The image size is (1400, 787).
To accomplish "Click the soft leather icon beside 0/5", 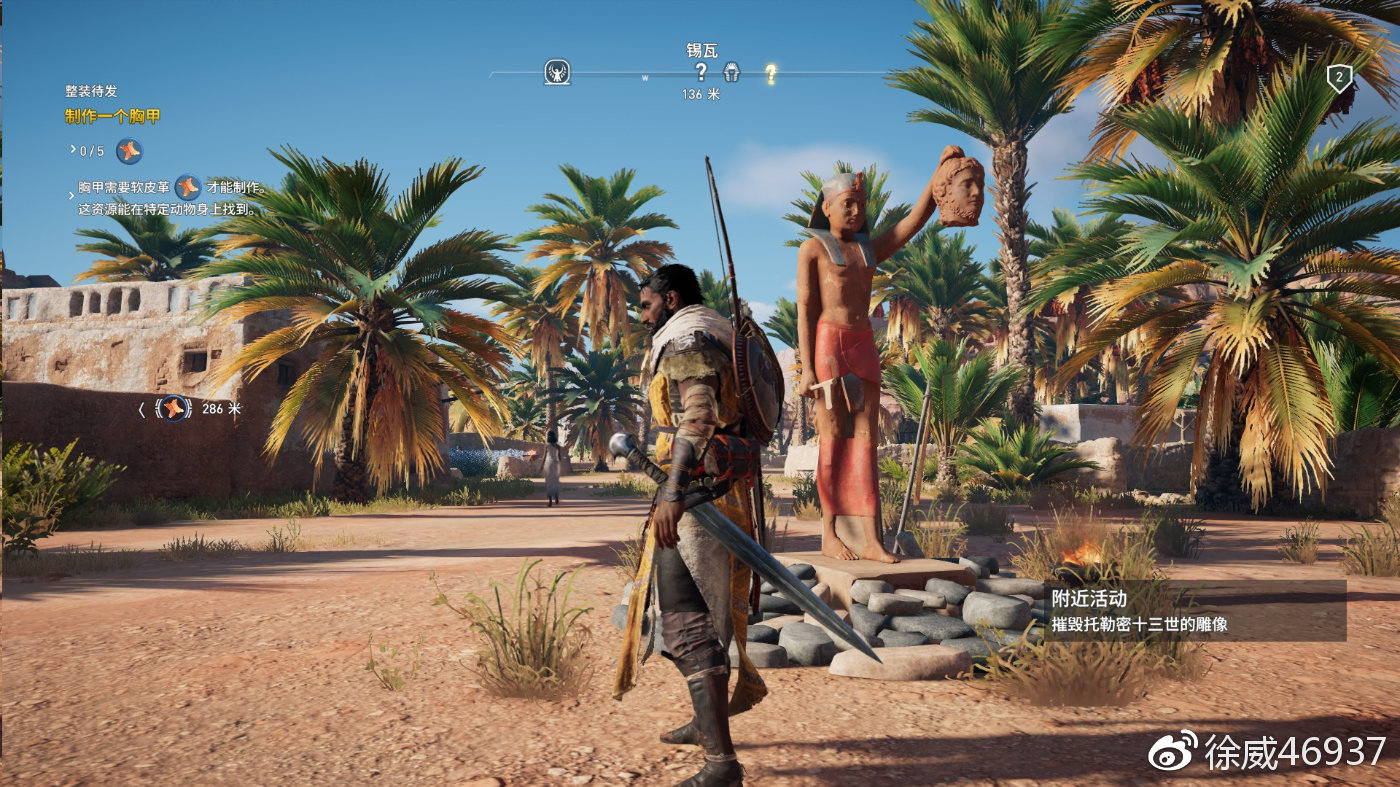I will coord(129,151).
